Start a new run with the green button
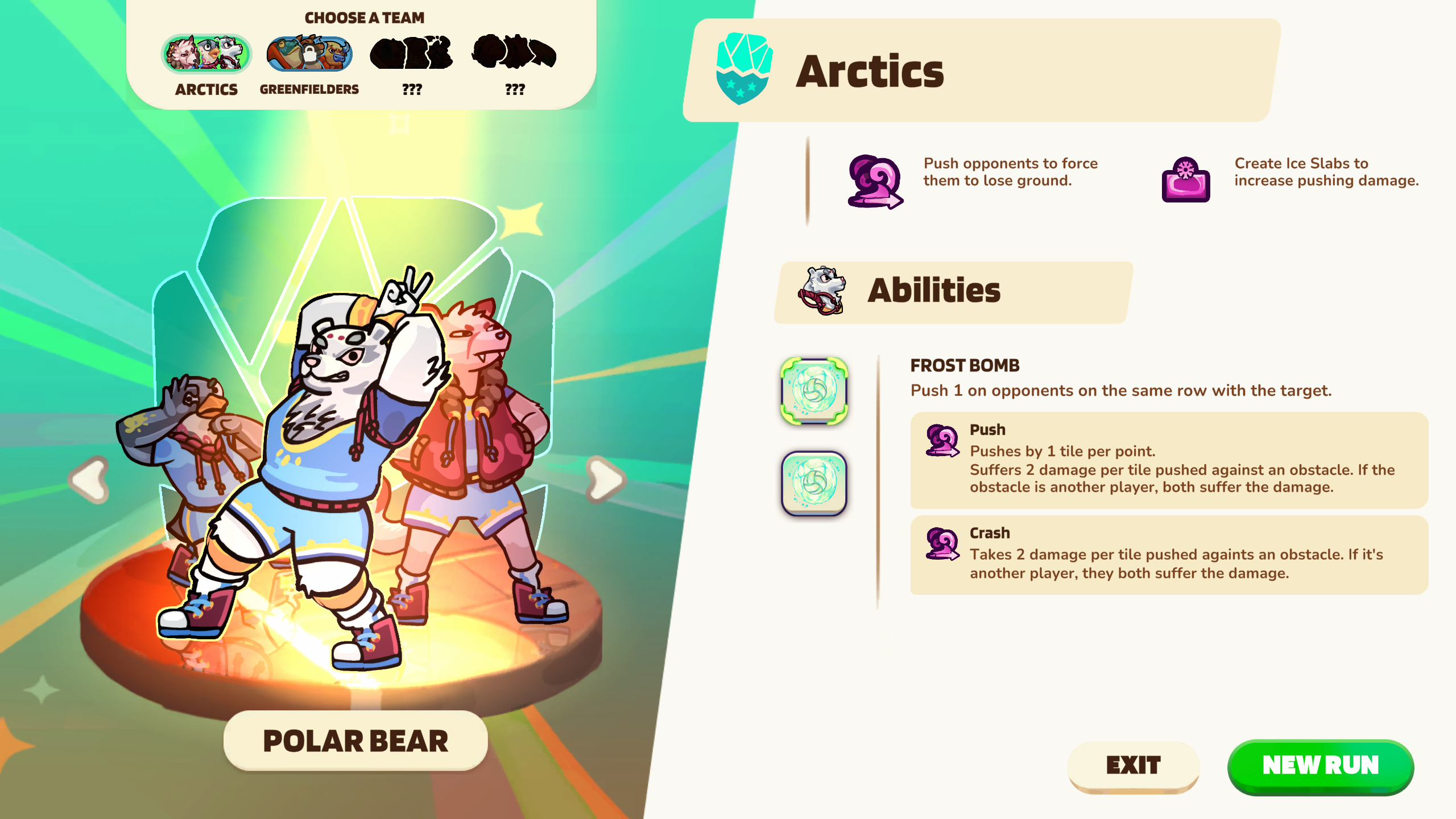The width and height of the screenshot is (1456, 819). (1320, 766)
